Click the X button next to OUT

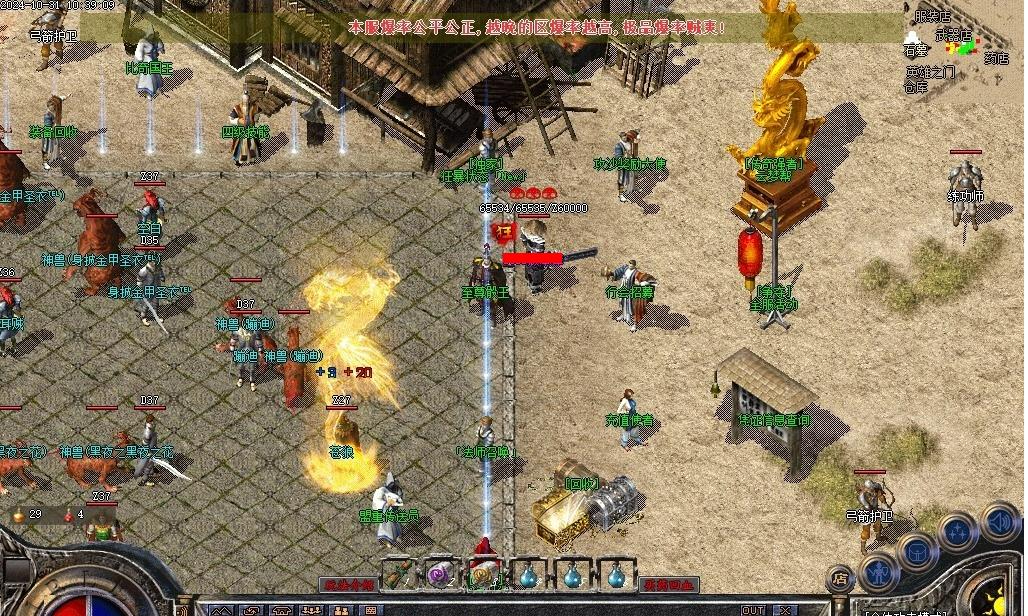pyautogui.click(x=787, y=610)
